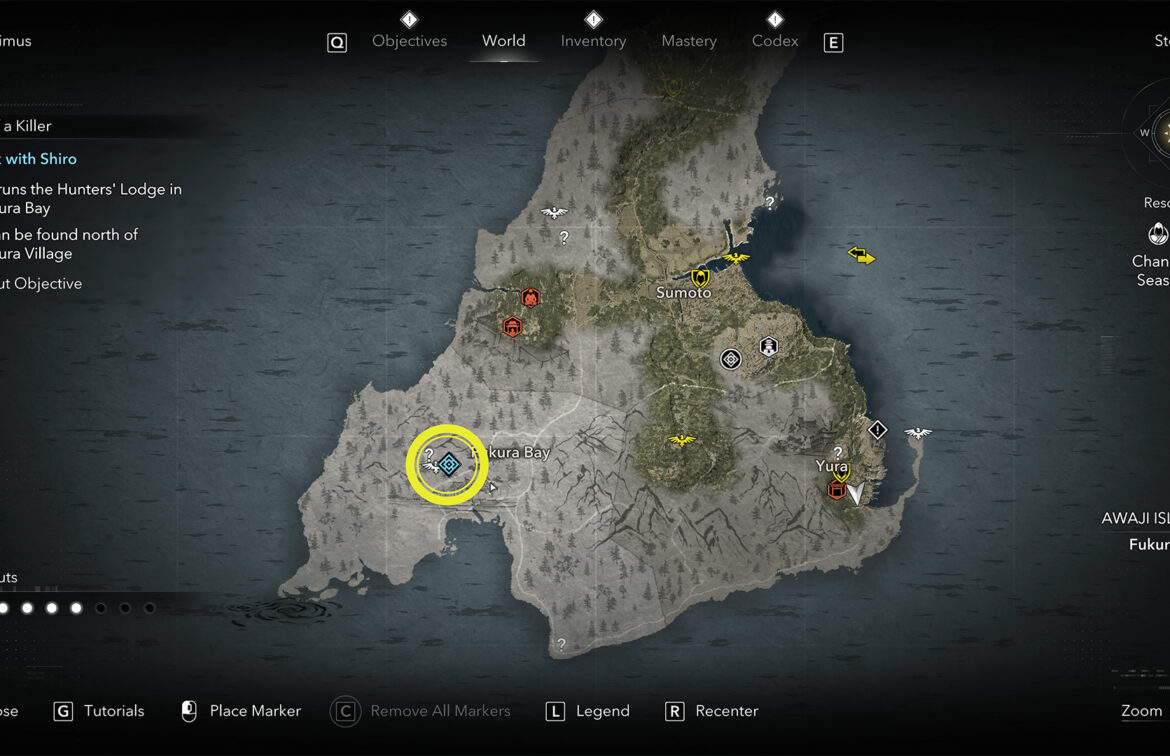Choose the yellow eagle viewpoint above Sumoto
Image resolution: width=1170 pixels, height=756 pixels.
pos(735,258)
